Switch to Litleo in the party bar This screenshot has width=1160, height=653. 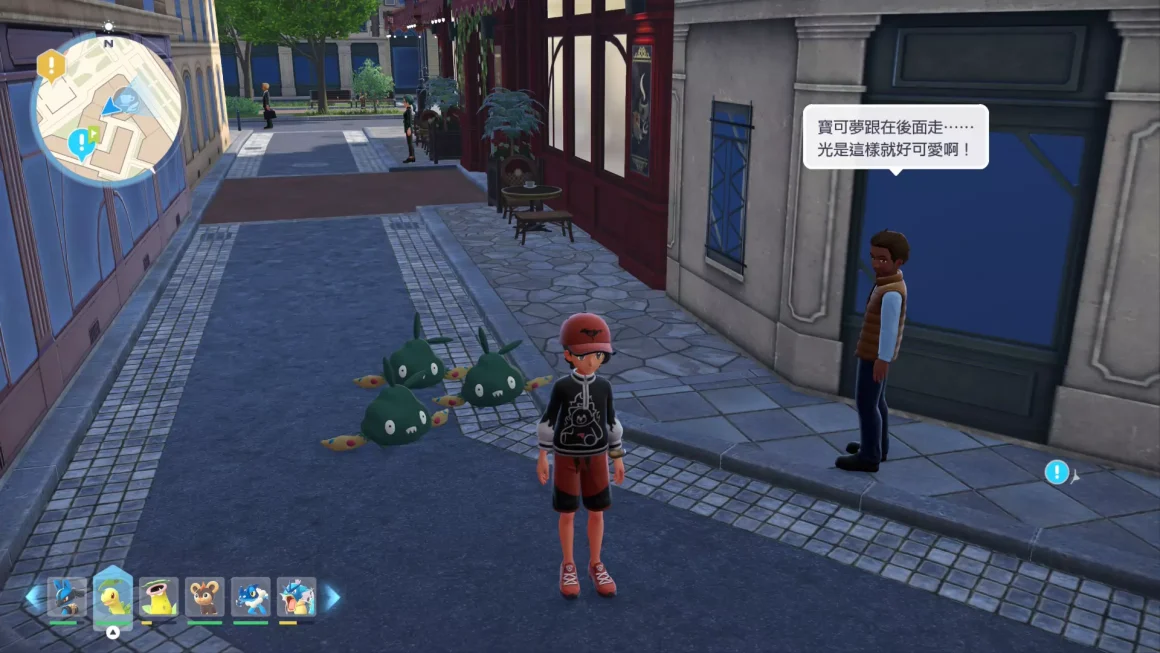[x=205, y=597]
